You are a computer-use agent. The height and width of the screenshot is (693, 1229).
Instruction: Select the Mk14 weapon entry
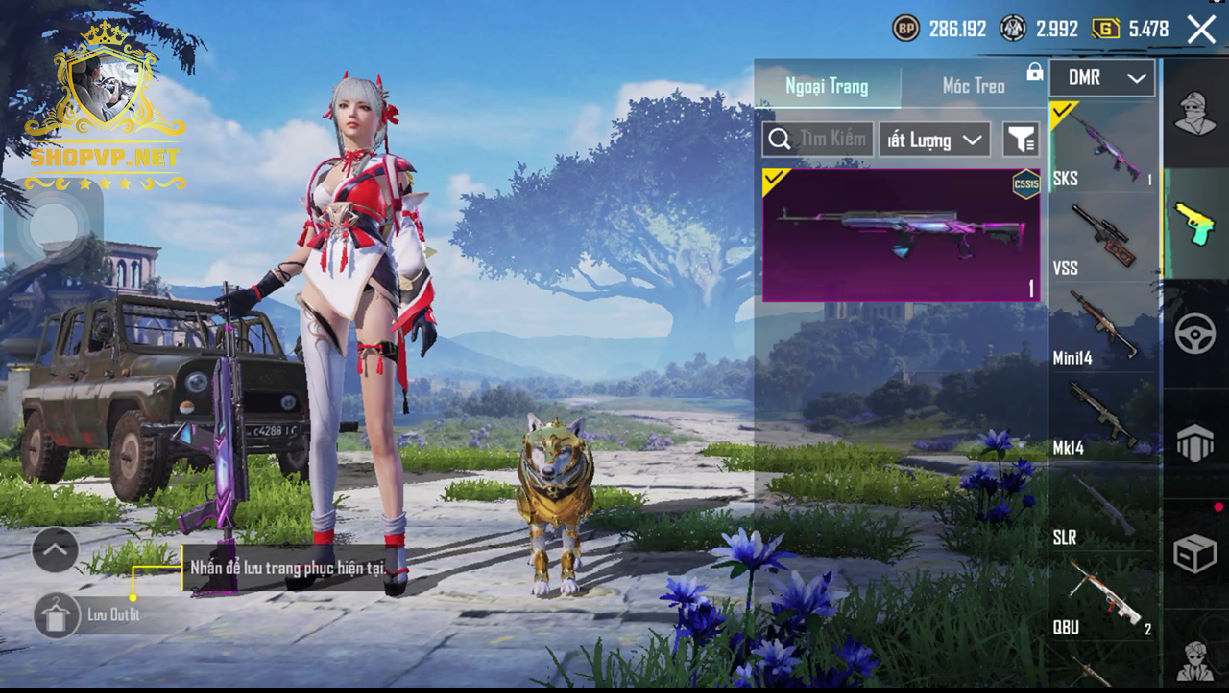coord(1102,417)
